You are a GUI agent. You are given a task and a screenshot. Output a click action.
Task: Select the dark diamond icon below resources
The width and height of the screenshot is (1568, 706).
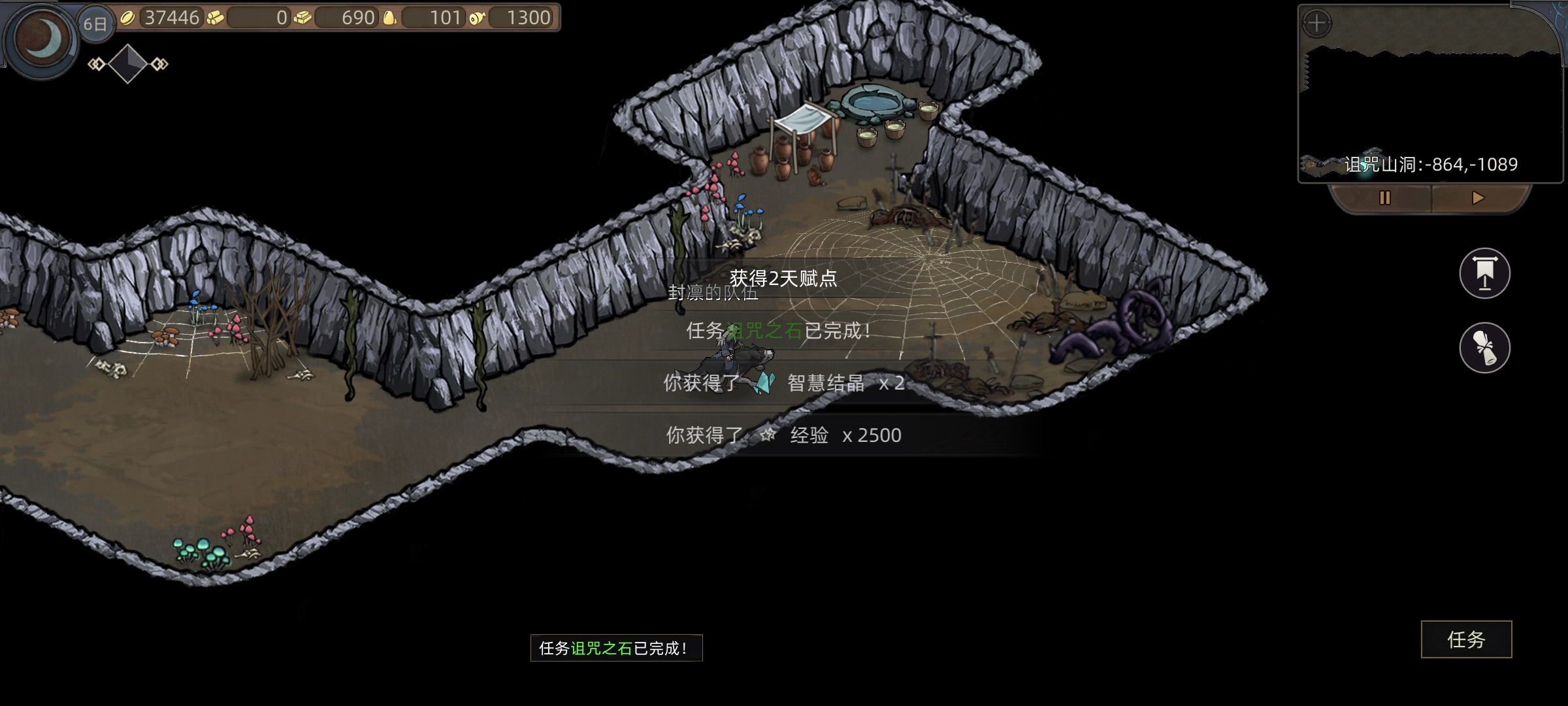pyautogui.click(x=127, y=63)
